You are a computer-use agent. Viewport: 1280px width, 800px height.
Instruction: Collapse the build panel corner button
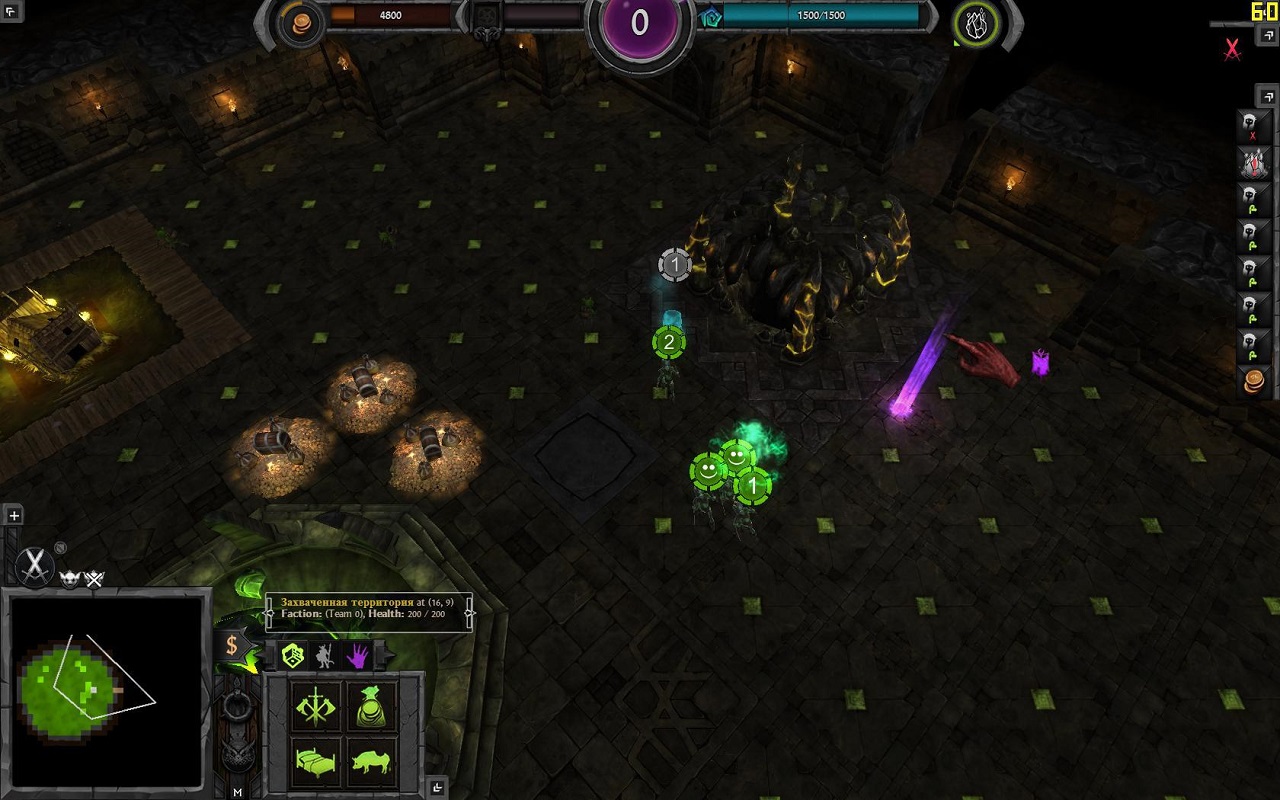[x=437, y=788]
